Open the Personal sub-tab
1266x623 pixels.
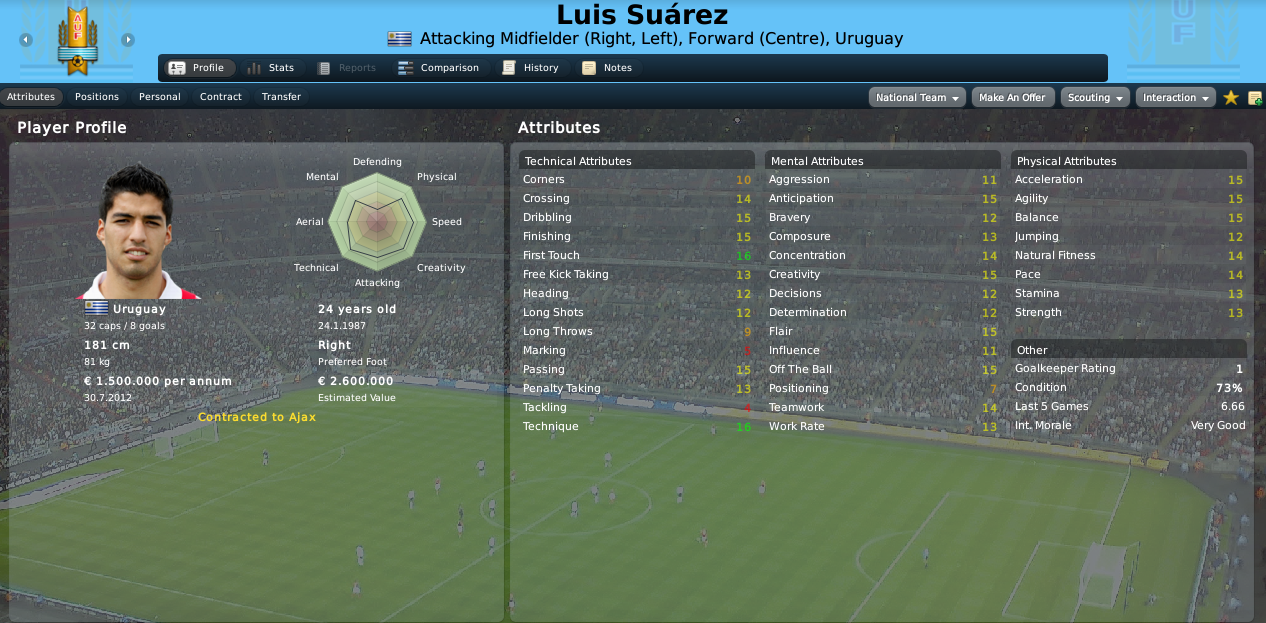point(160,97)
